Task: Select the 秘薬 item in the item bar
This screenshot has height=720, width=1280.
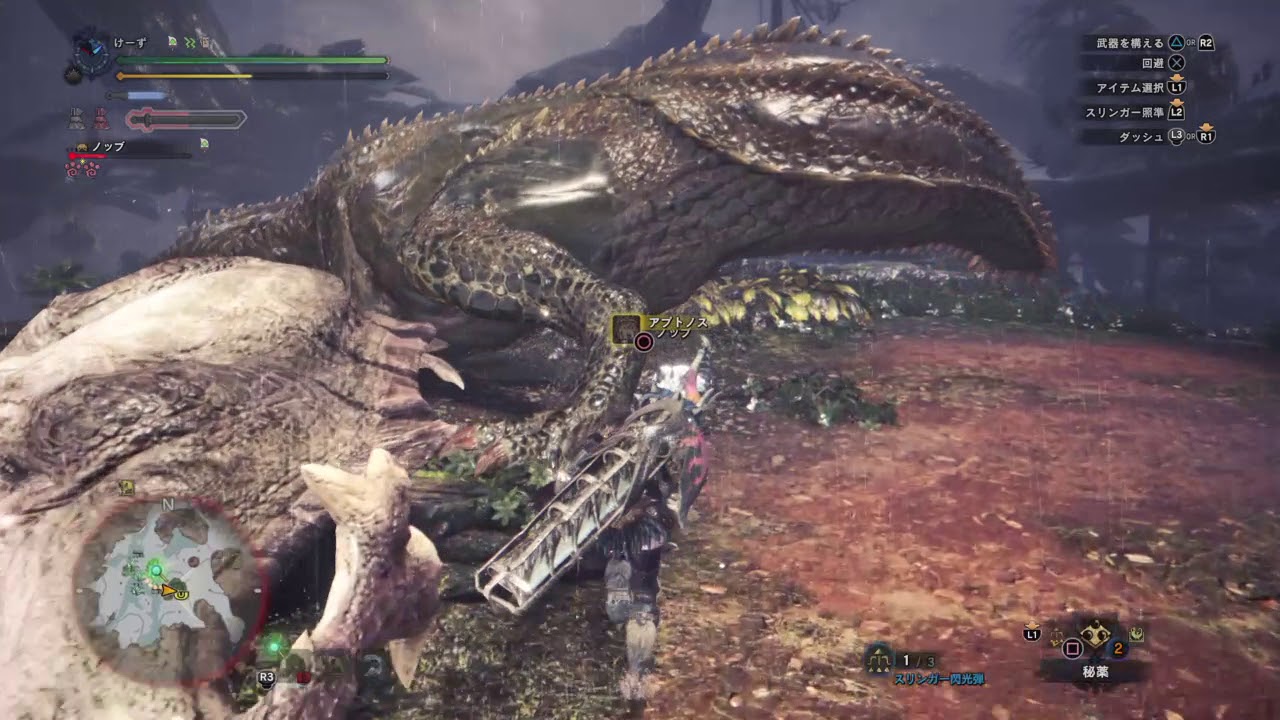Action: tap(1096, 634)
